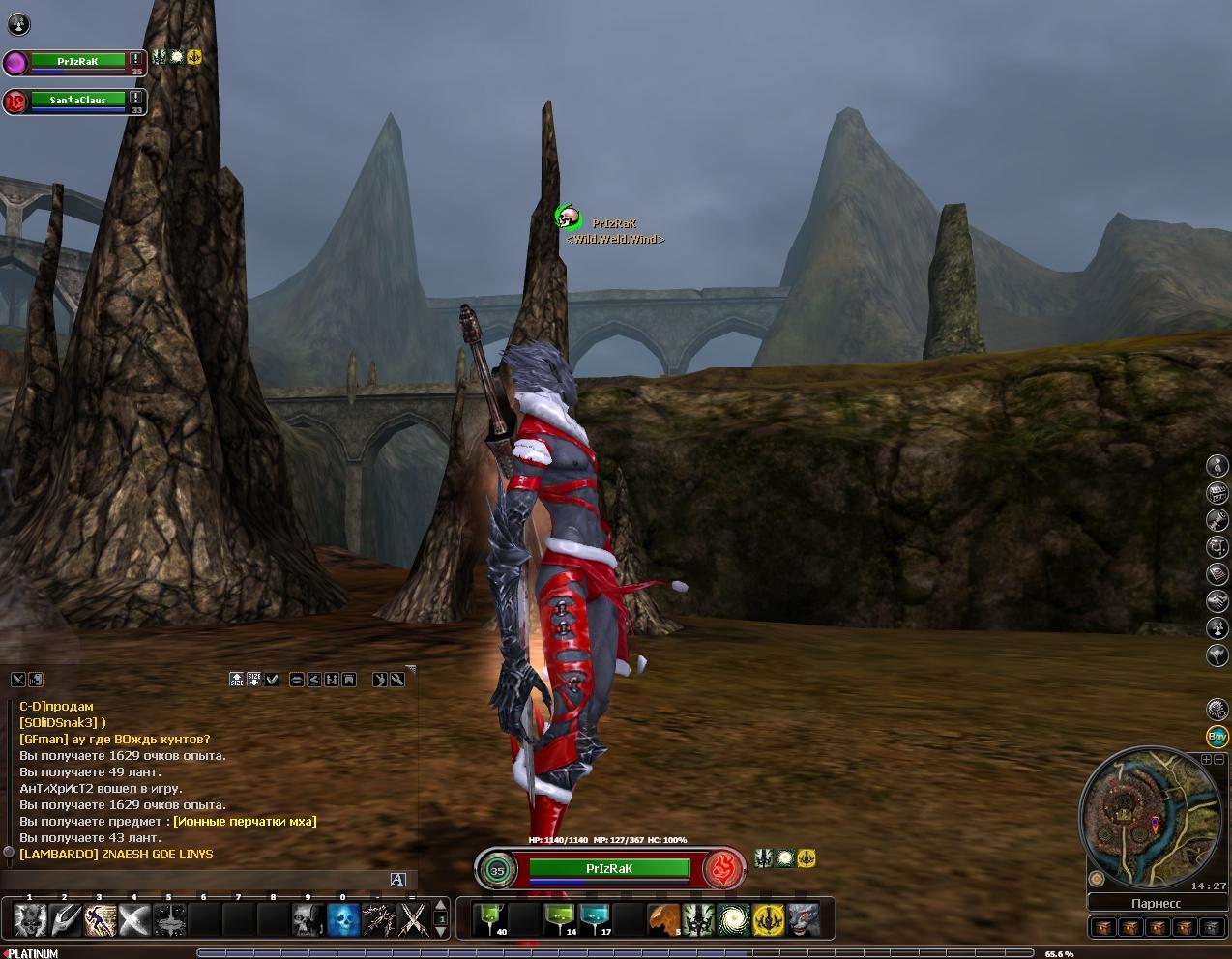Image resolution: width=1232 pixels, height=959 pixels.
Task: Toggle the lips chat filter button
Action: point(297,679)
